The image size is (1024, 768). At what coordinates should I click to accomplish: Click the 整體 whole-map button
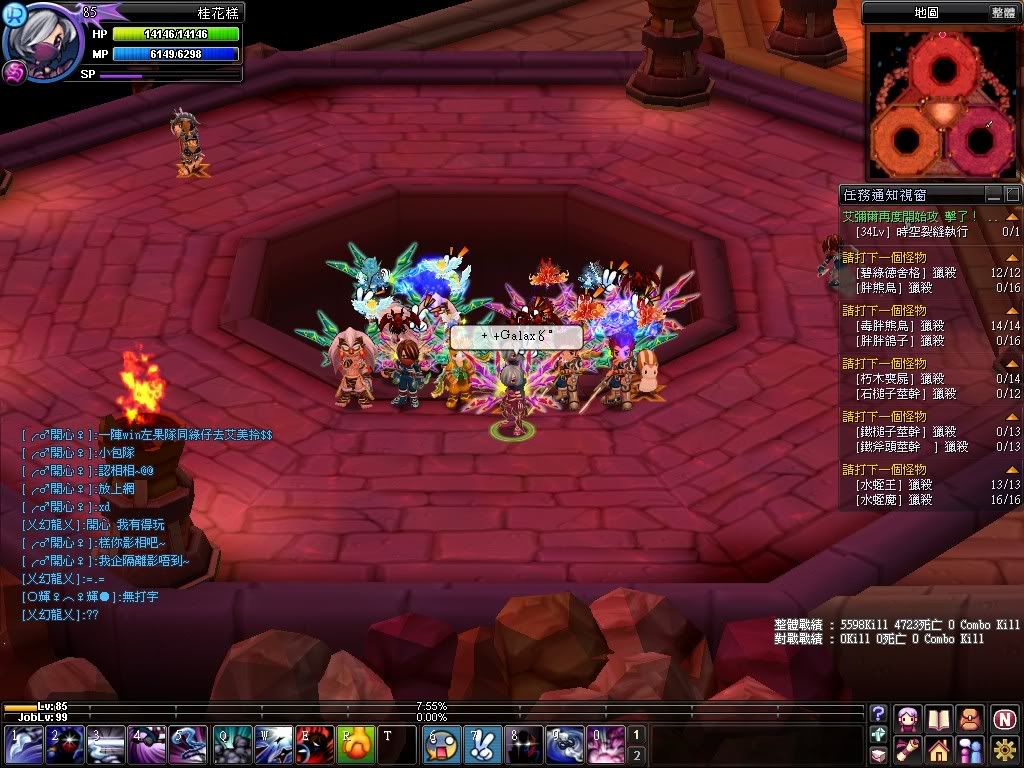click(x=1003, y=13)
